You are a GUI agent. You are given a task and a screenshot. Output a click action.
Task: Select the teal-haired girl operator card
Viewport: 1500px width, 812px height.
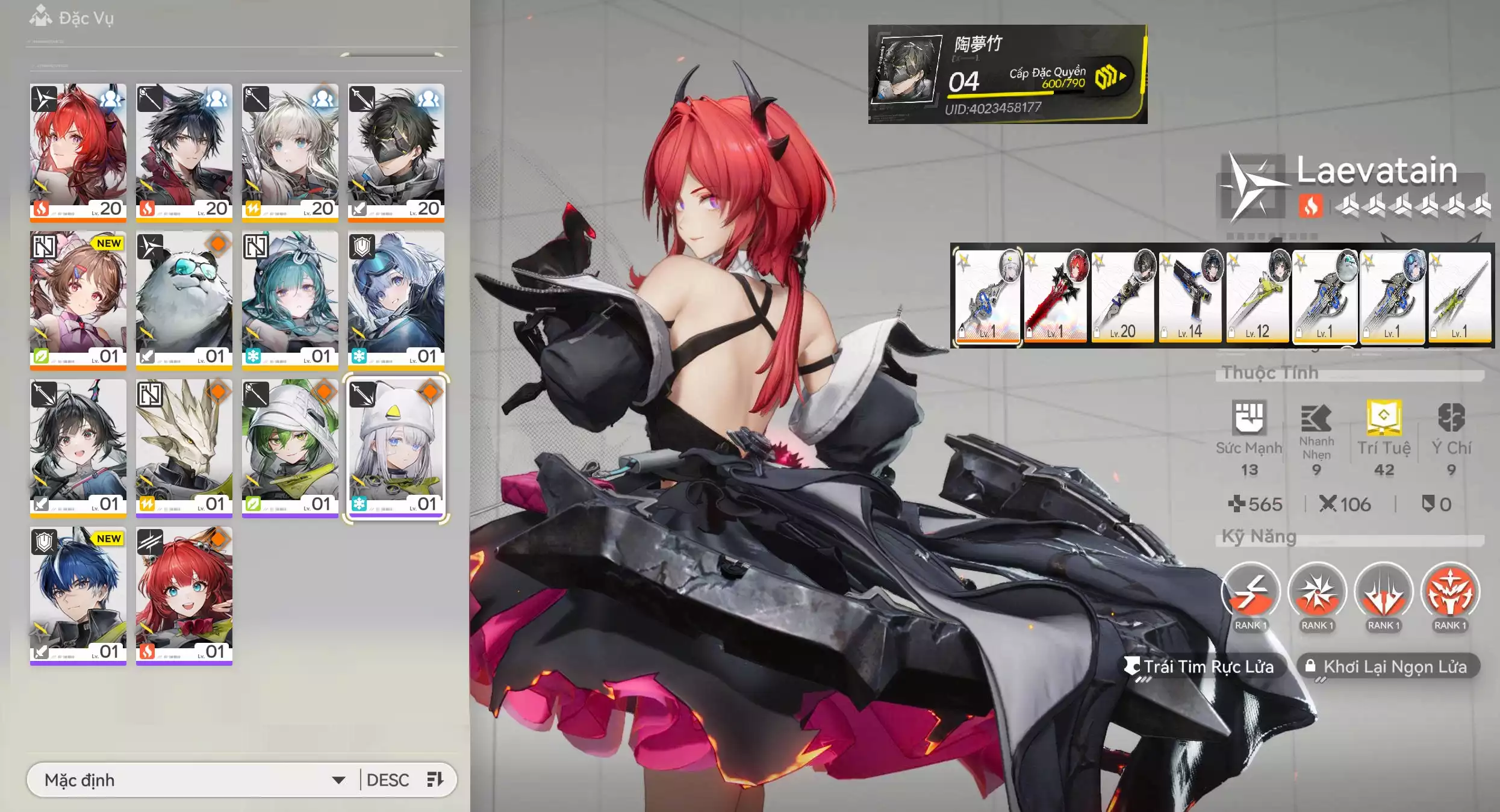pos(290,299)
